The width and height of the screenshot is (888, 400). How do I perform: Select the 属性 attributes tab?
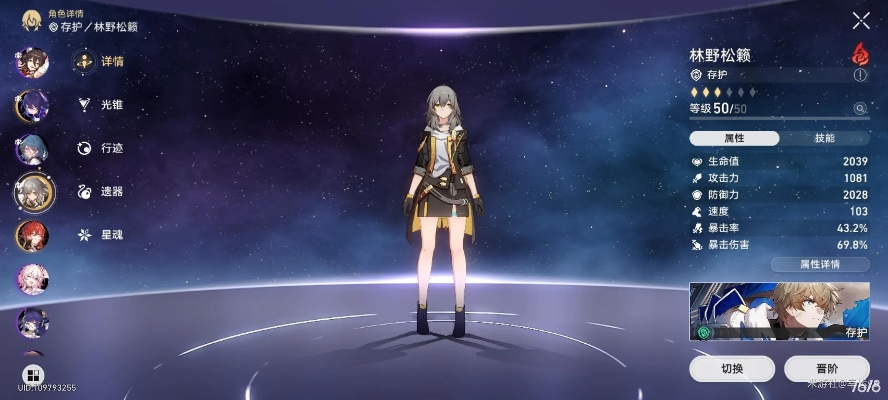point(734,138)
